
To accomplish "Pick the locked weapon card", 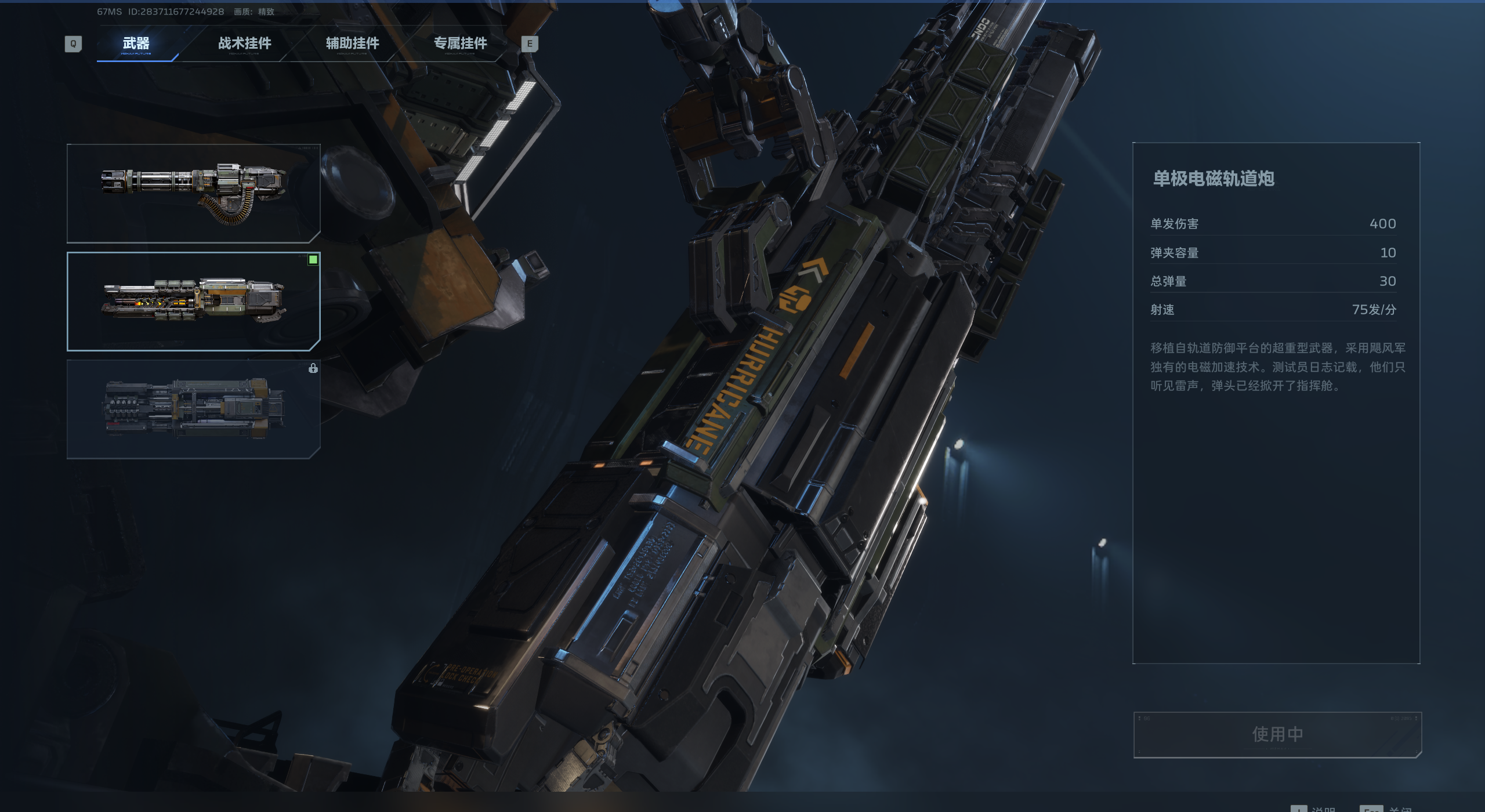I will (194, 409).
